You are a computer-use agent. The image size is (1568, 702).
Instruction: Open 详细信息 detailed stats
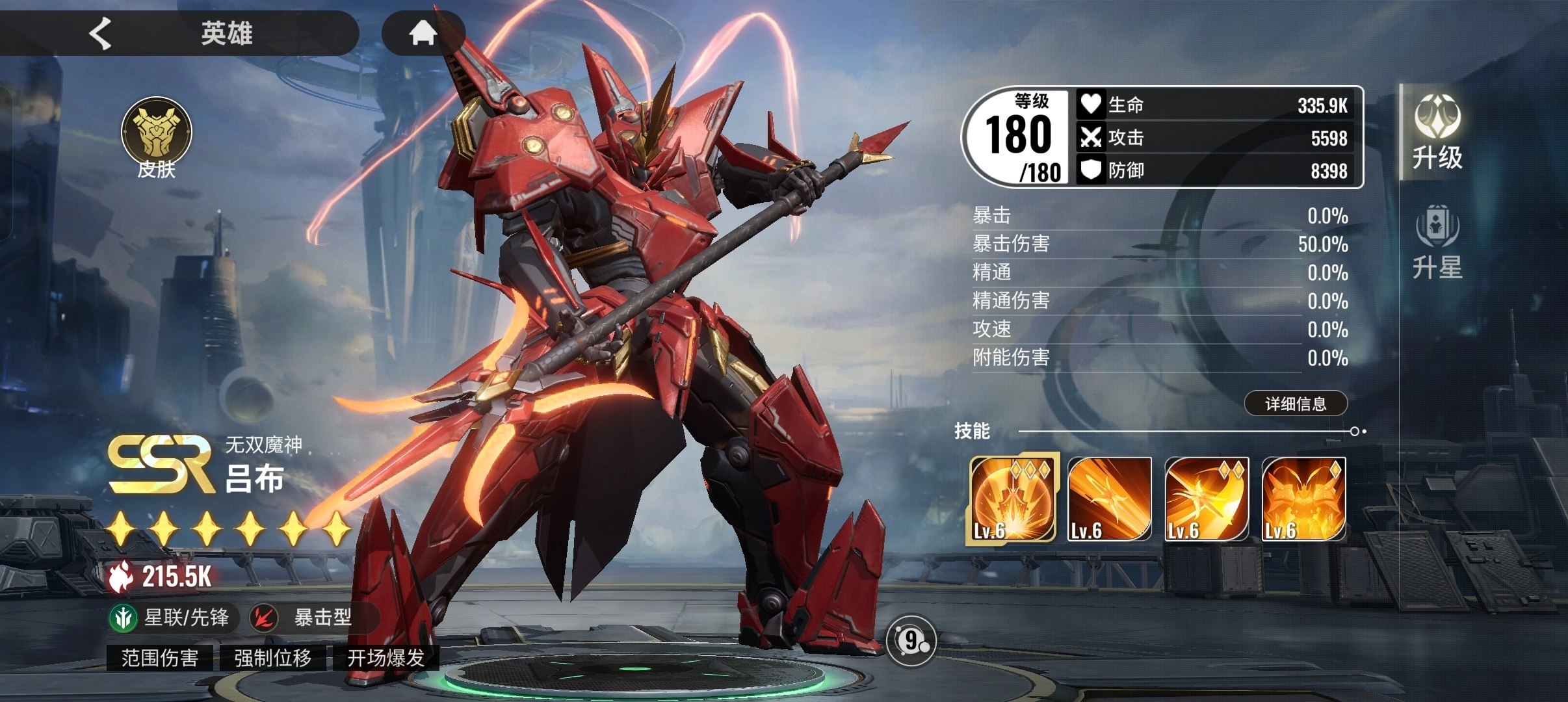1295,404
